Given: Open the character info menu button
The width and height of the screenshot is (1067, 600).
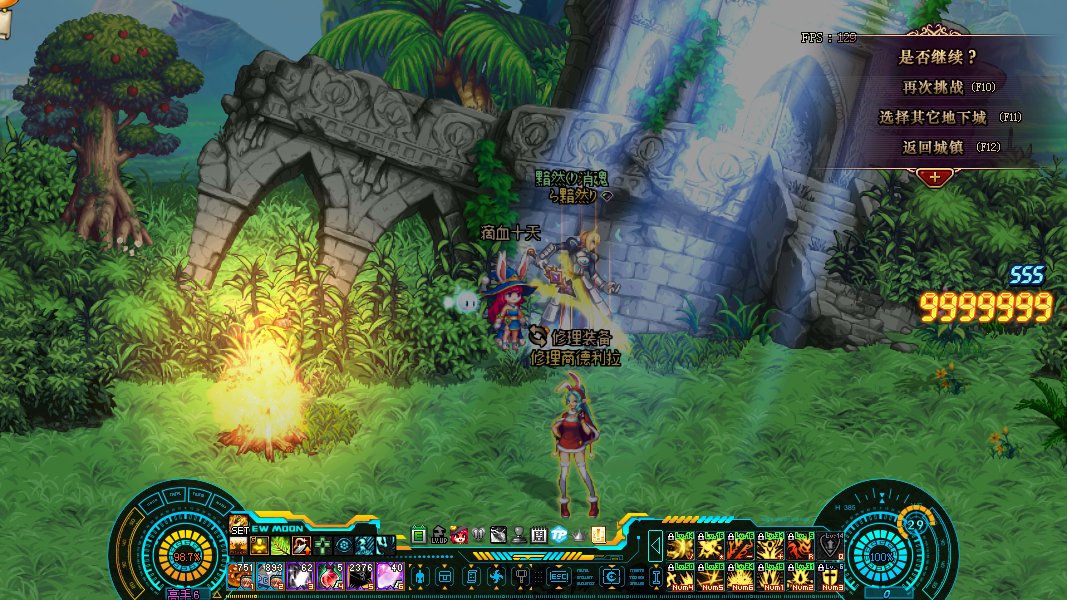Looking at the screenshot, I should point(420,577).
